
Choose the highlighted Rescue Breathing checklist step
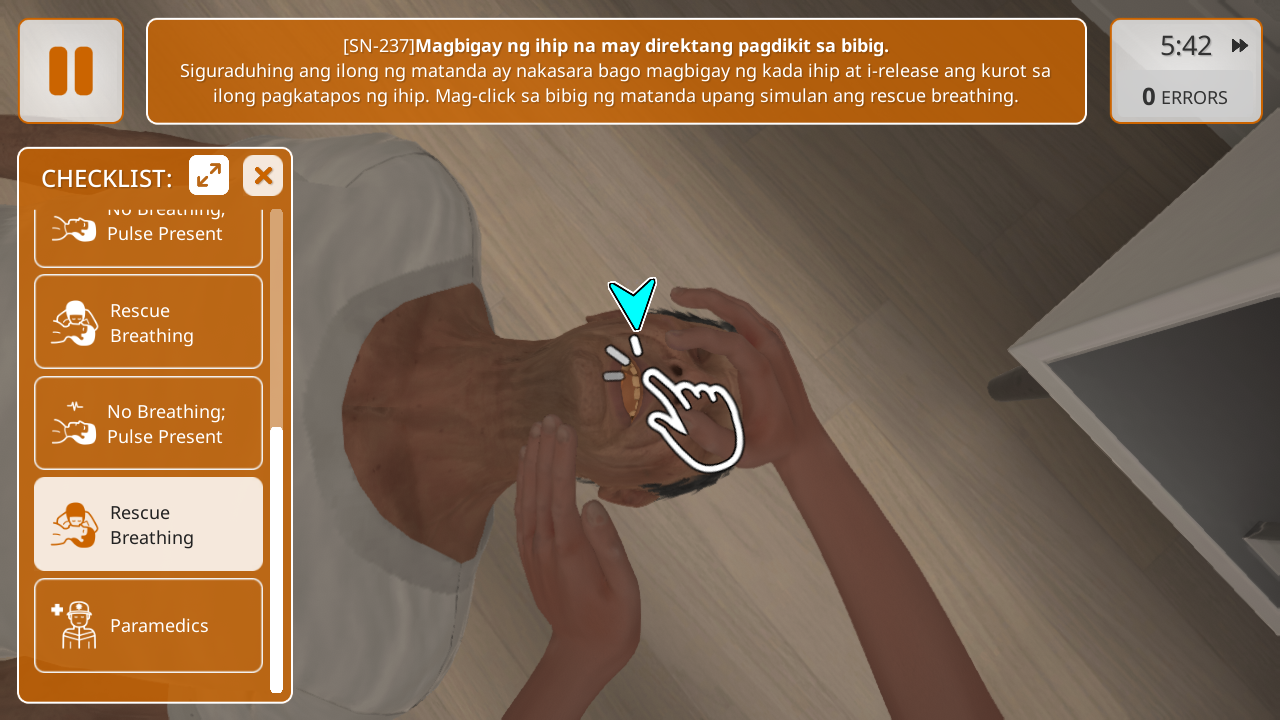[148, 525]
